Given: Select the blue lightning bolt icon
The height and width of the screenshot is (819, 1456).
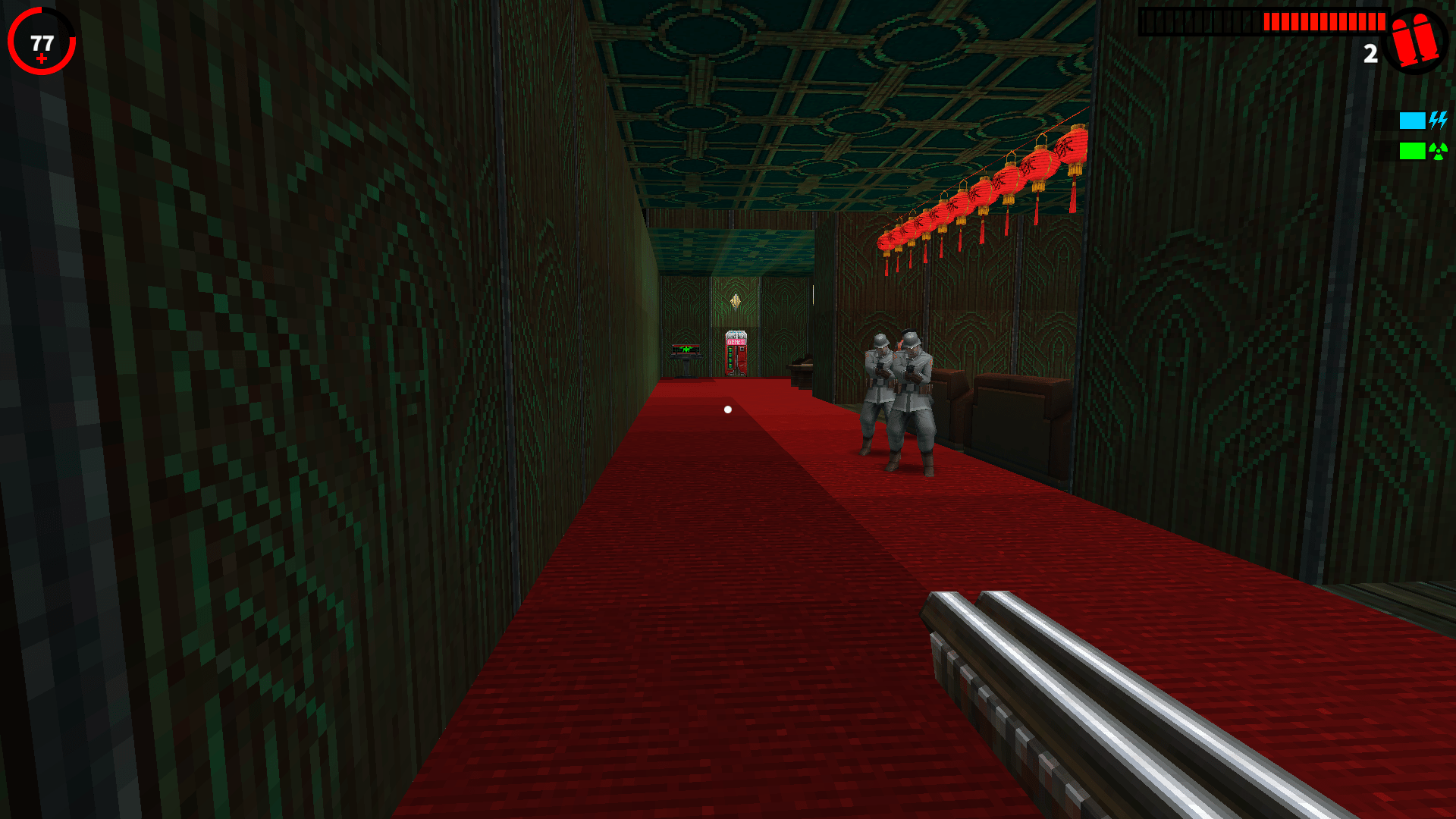Looking at the screenshot, I should tap(1438, 120).
